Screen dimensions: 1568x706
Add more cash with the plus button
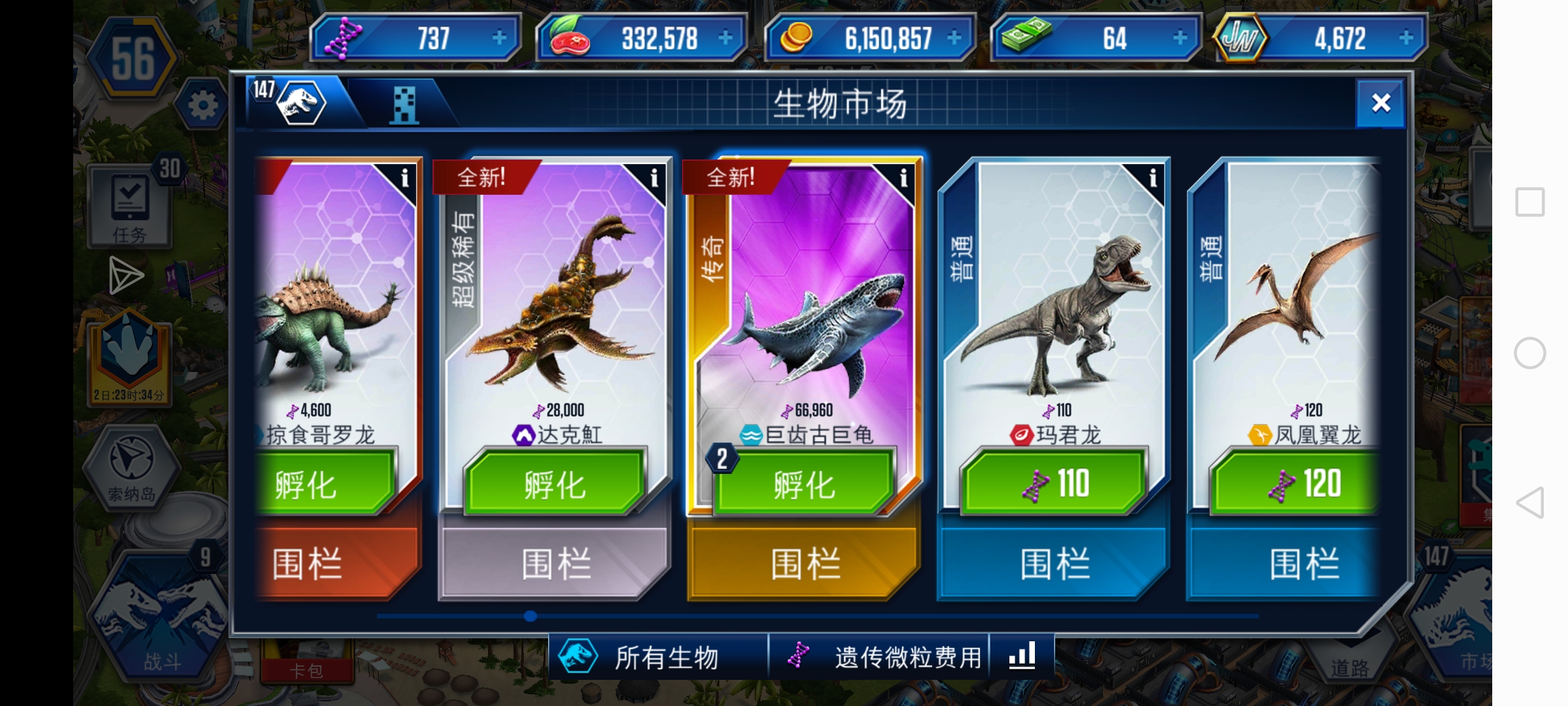click(x=1180, y=38)
